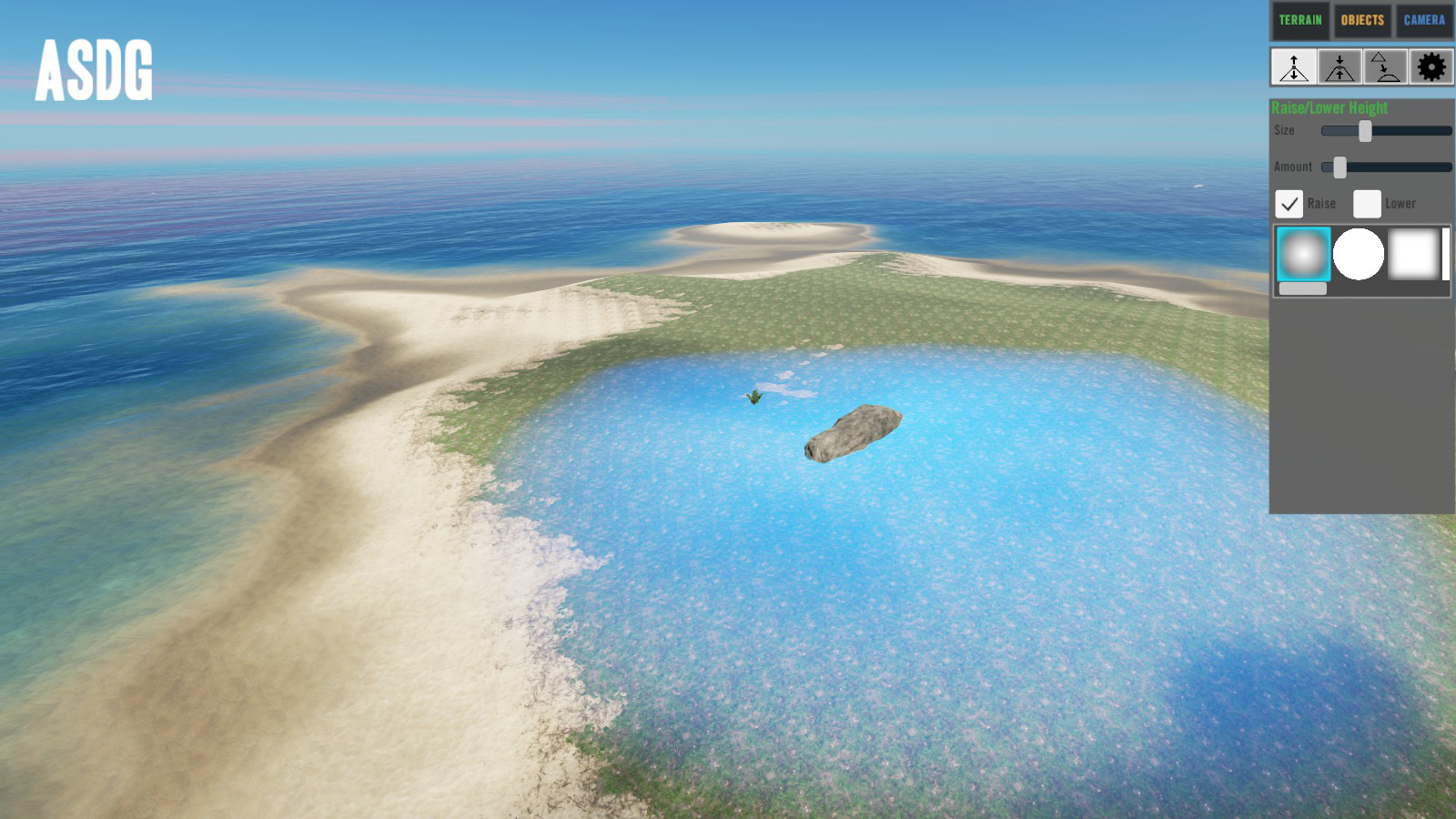Activate the smooth terrain tool icon
The image size is (1456, 819).
point(1385,67)
